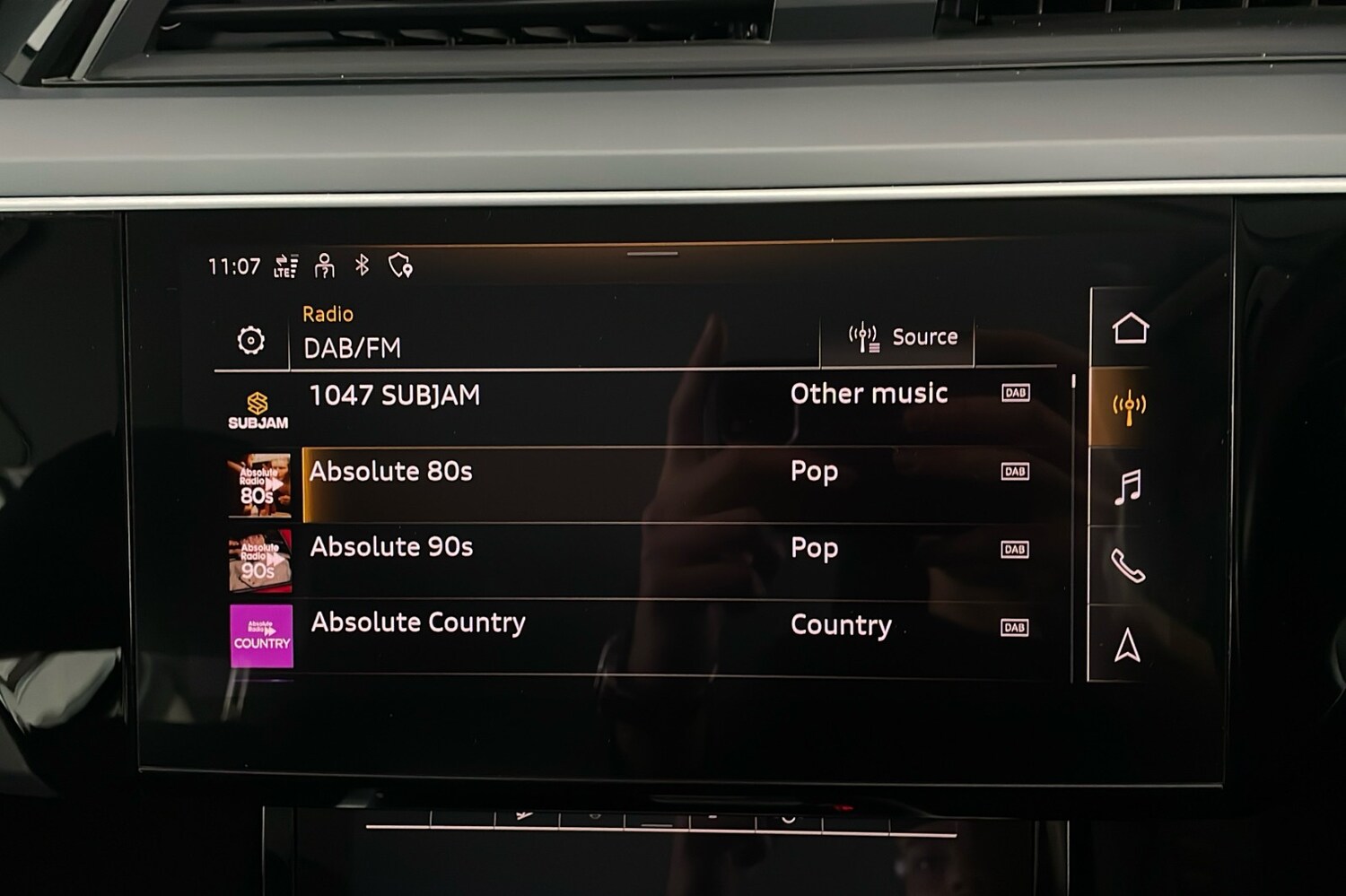Go to the Home screen
Image resolution: width=1346 pixels, height=896 pixels.
click(1130, 328)
